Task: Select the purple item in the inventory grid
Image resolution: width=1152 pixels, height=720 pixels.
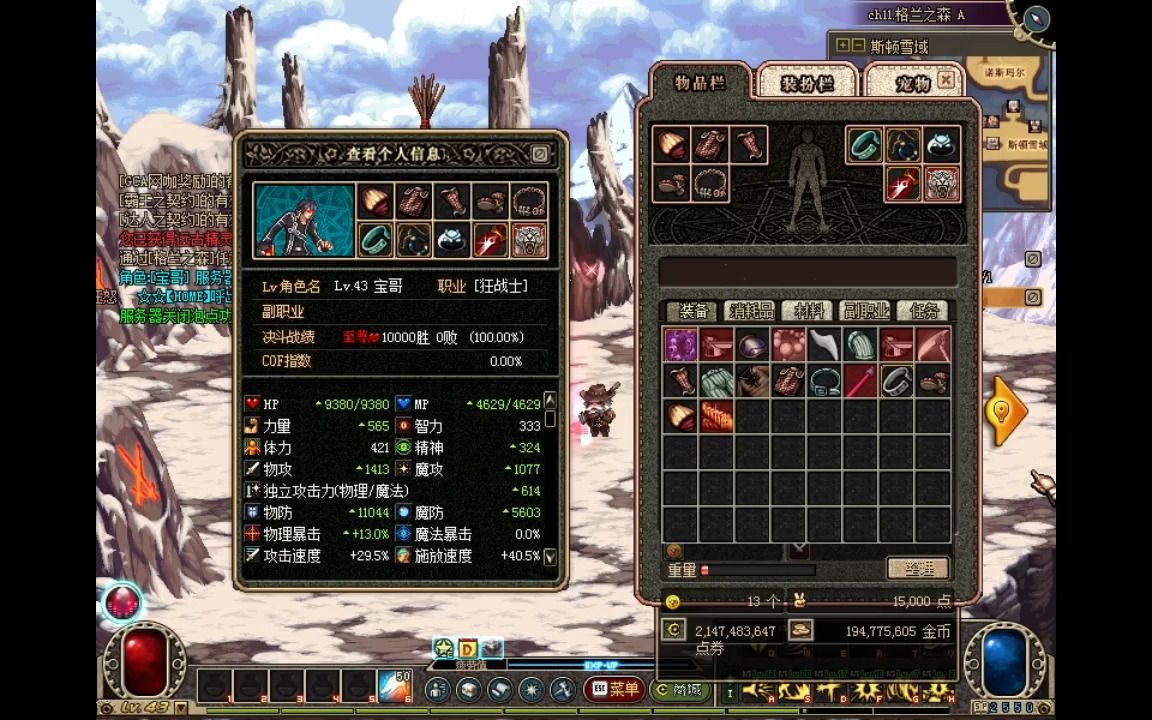Action: click(681, 345)
